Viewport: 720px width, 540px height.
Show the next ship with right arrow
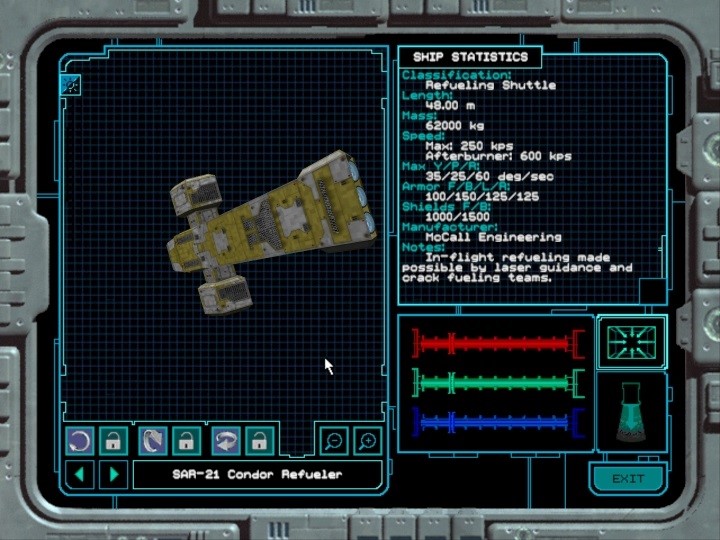click(x=113, y=473)
